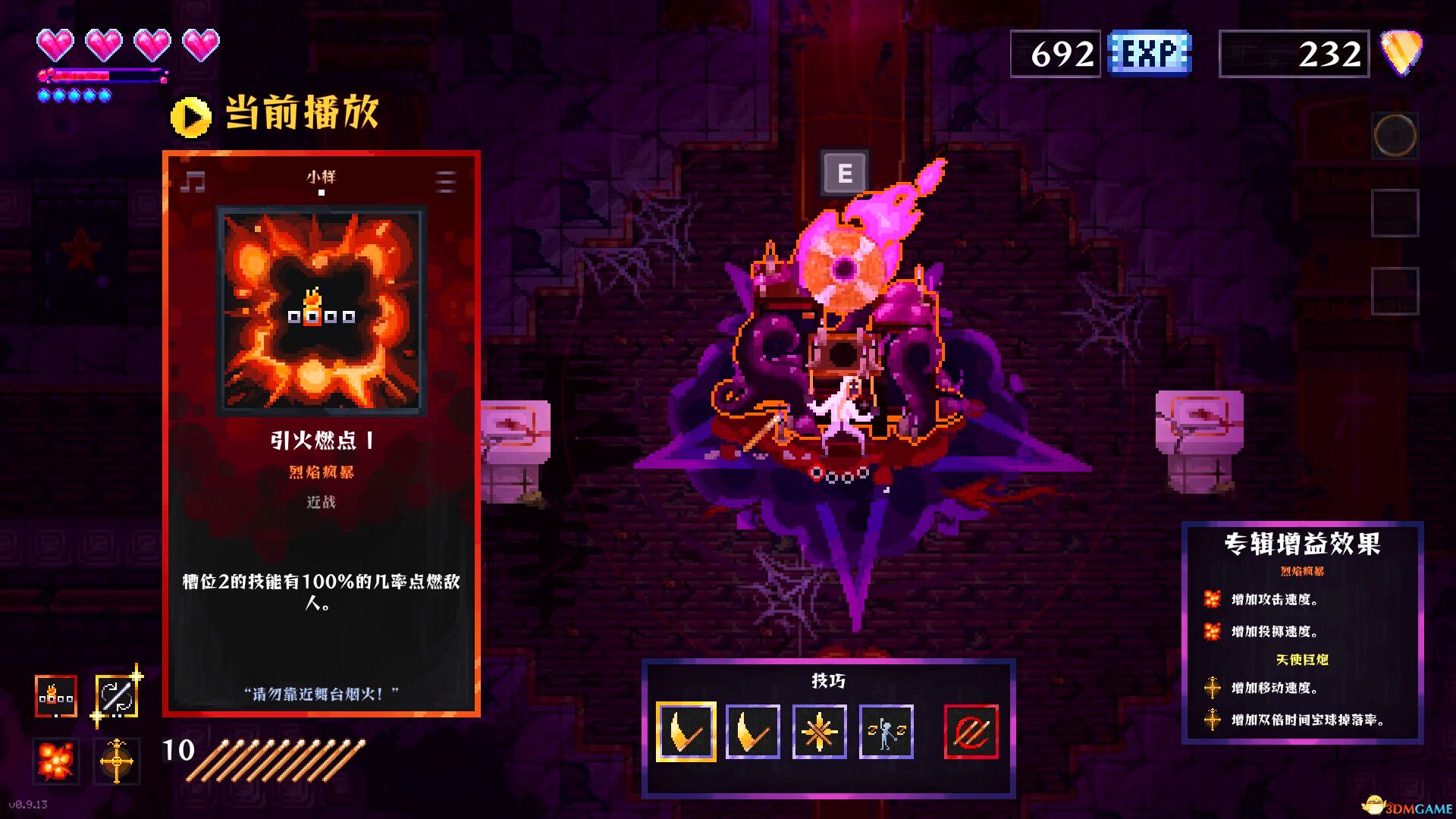1456x819 pixels.
Task: Toggle the second gold claw skill slot
Action: pyautogui.click(x=752, y=733)
